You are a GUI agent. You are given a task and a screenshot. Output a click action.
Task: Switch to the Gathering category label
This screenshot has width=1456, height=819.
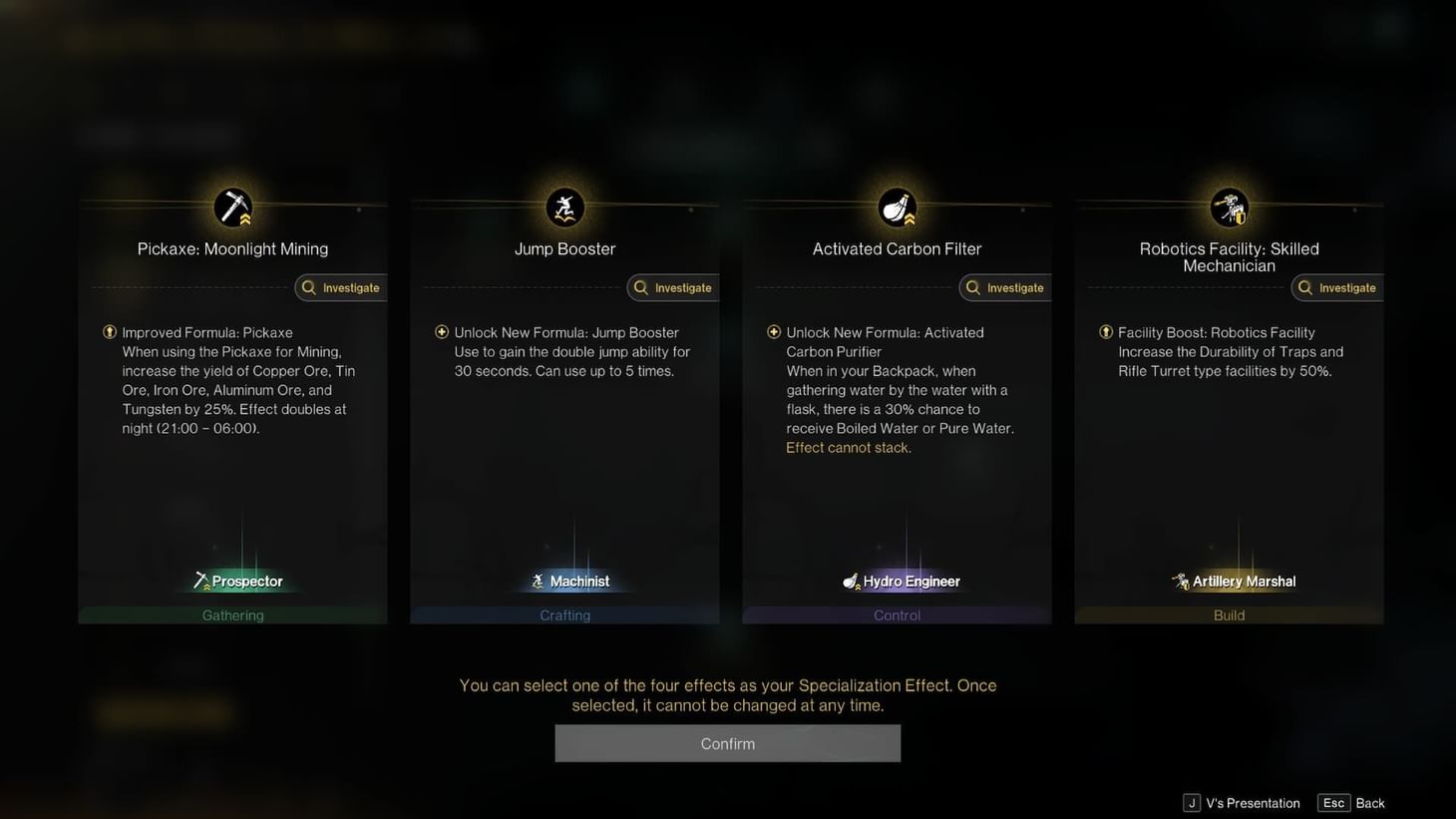[x=232, y=614]
